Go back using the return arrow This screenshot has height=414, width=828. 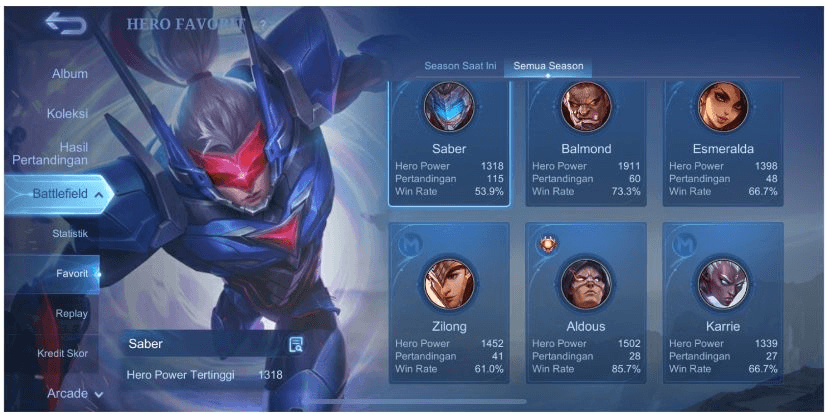(65, 25)
